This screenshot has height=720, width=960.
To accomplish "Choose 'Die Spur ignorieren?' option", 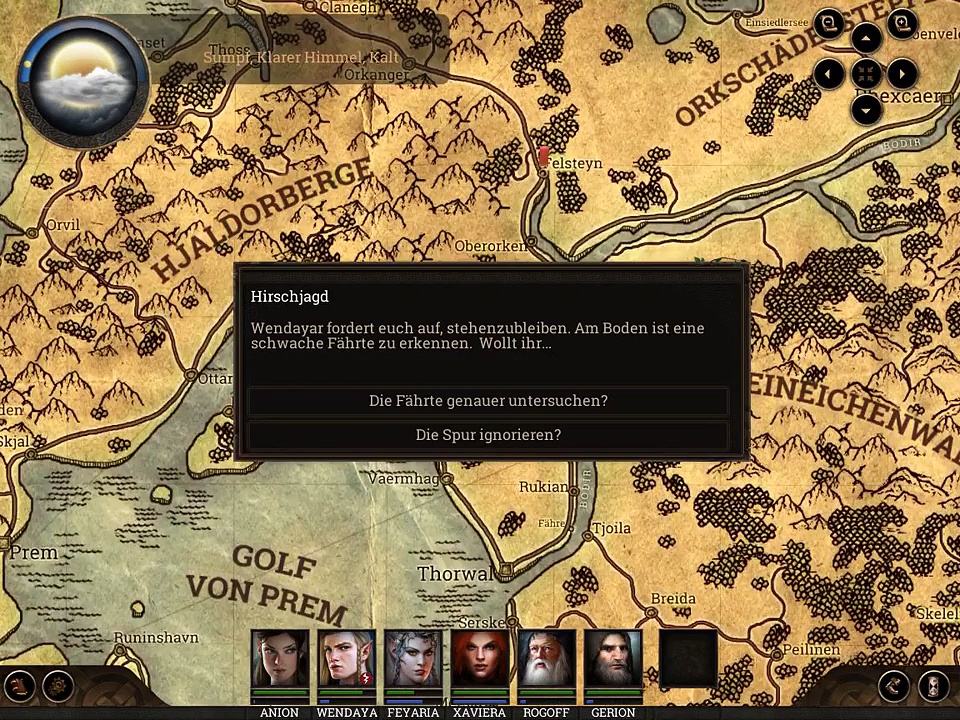I will (x=488, y=435).
